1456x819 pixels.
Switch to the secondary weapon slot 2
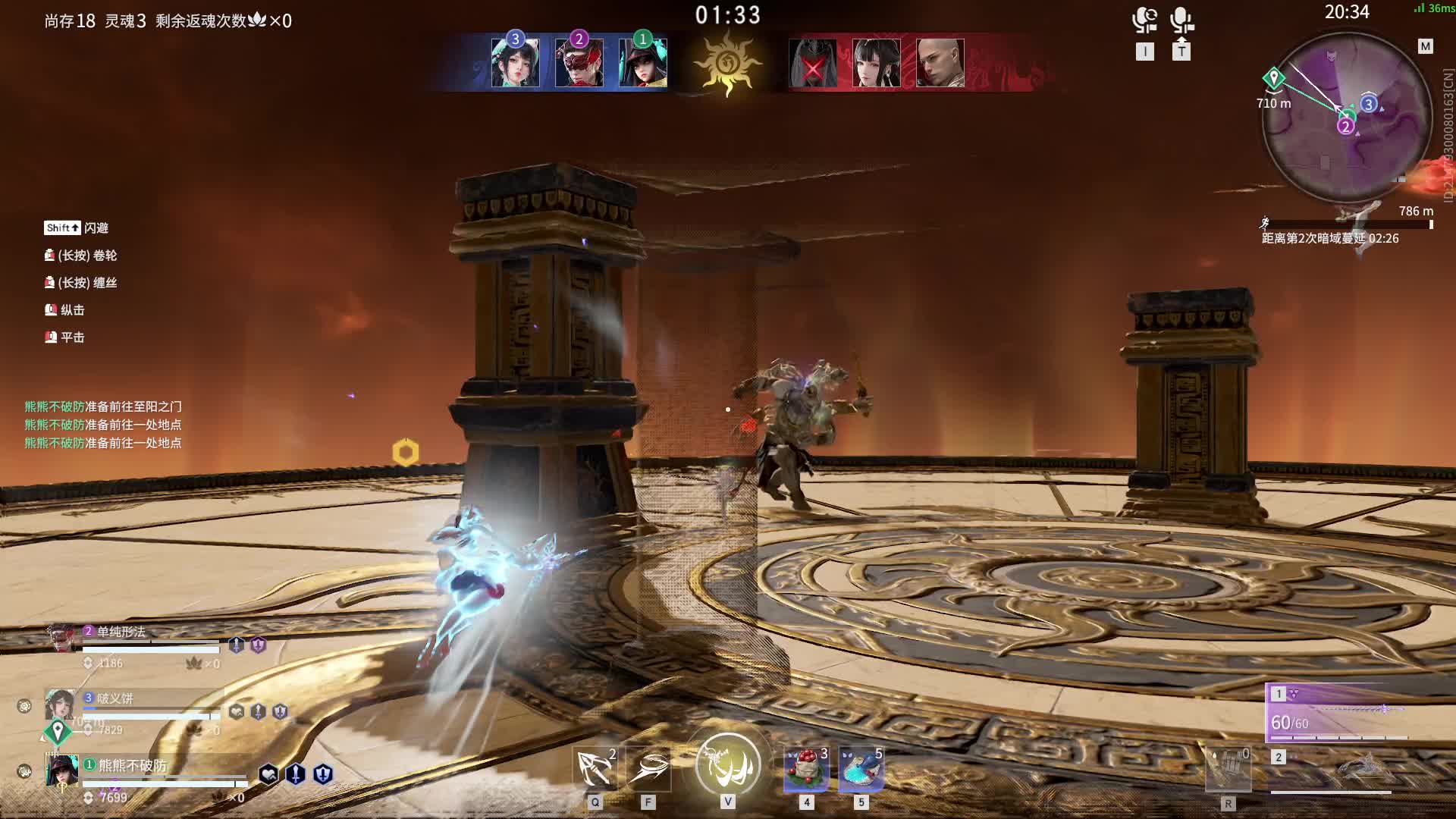coord(1339,770)
